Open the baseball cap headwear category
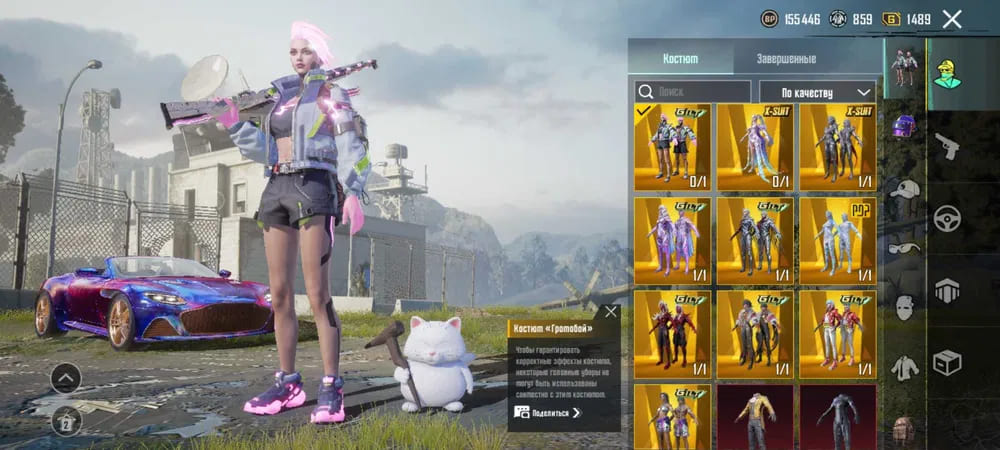 904,189
